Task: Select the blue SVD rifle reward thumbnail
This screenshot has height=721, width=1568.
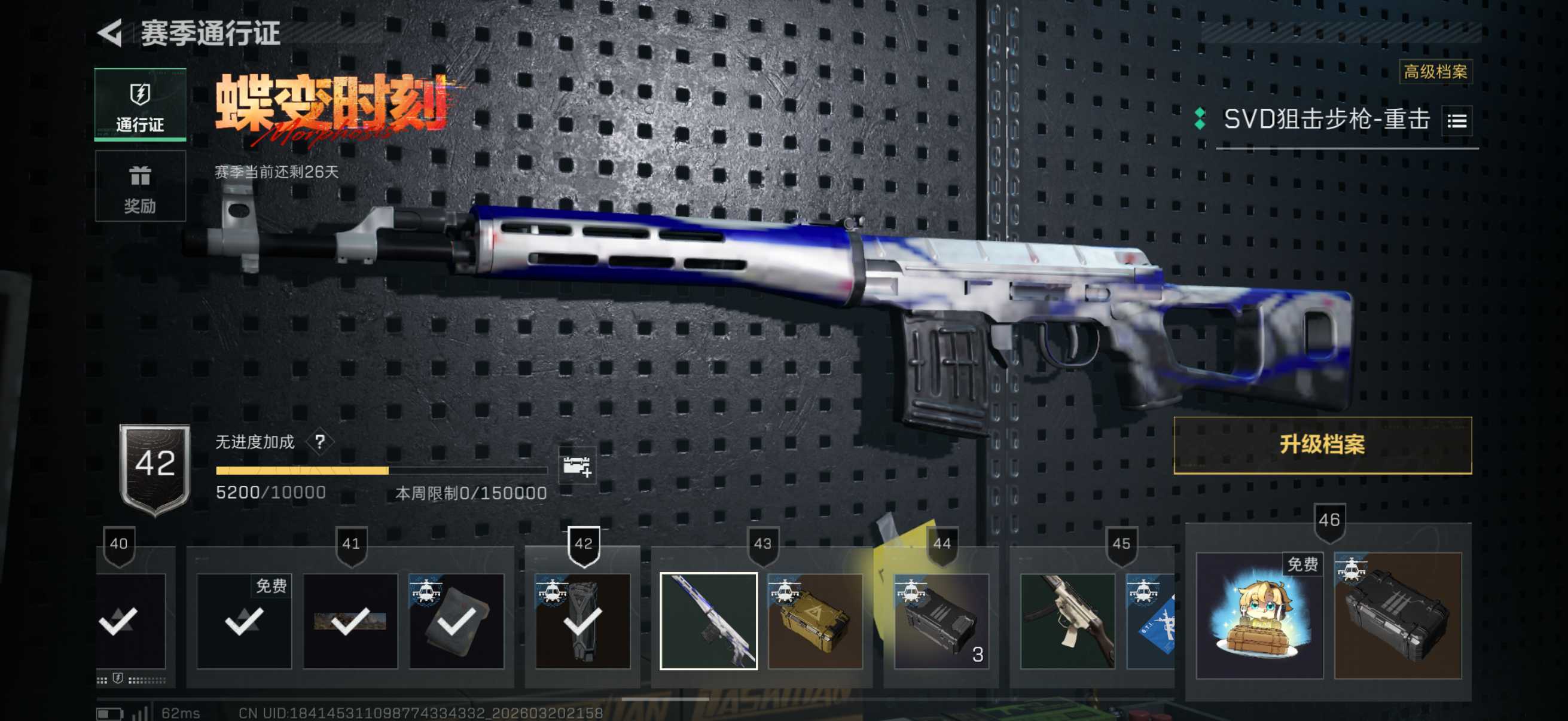Action: (709, 621)
